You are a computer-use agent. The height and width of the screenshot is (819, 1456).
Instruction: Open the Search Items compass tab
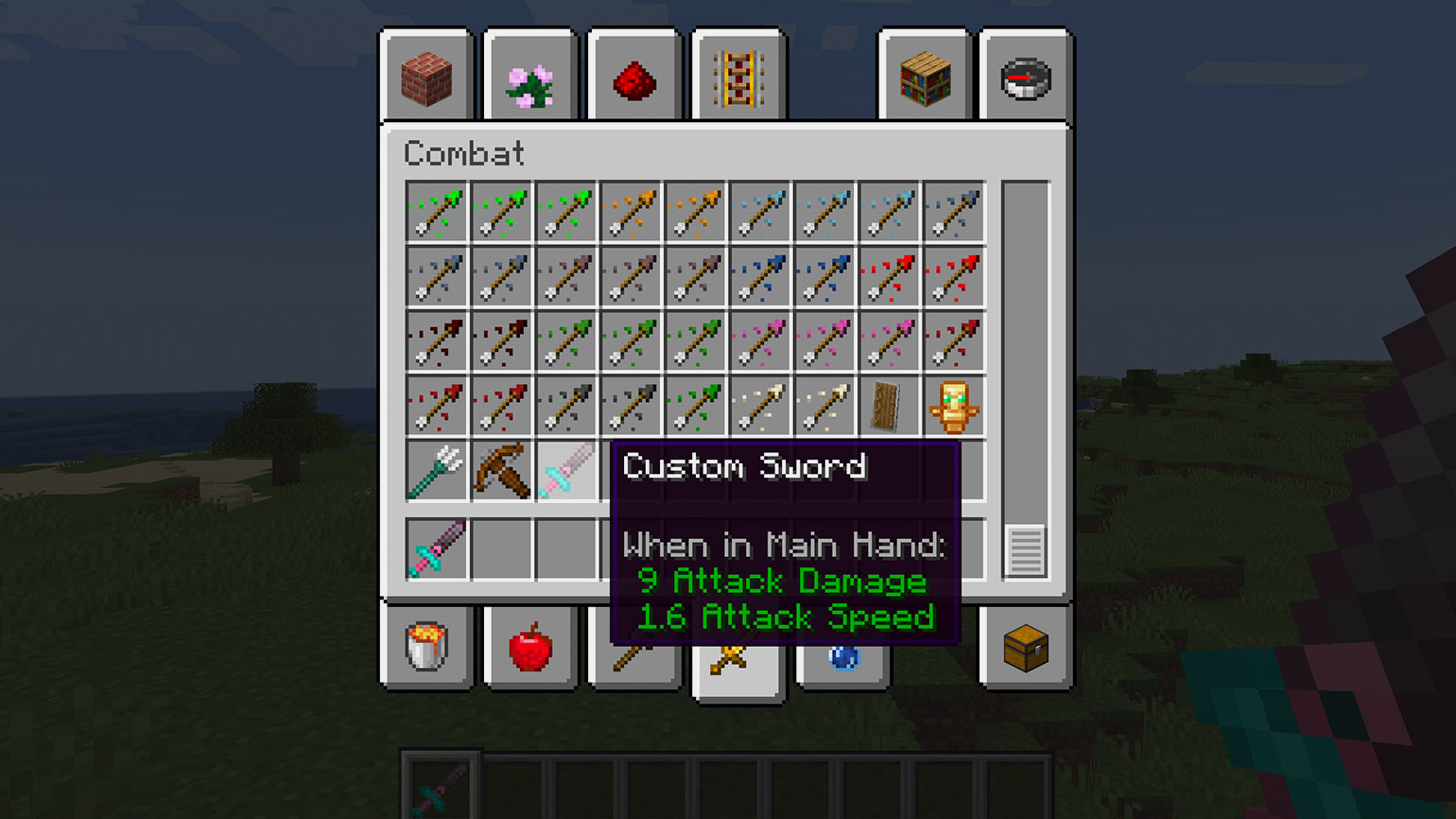tap(1026, 79)
